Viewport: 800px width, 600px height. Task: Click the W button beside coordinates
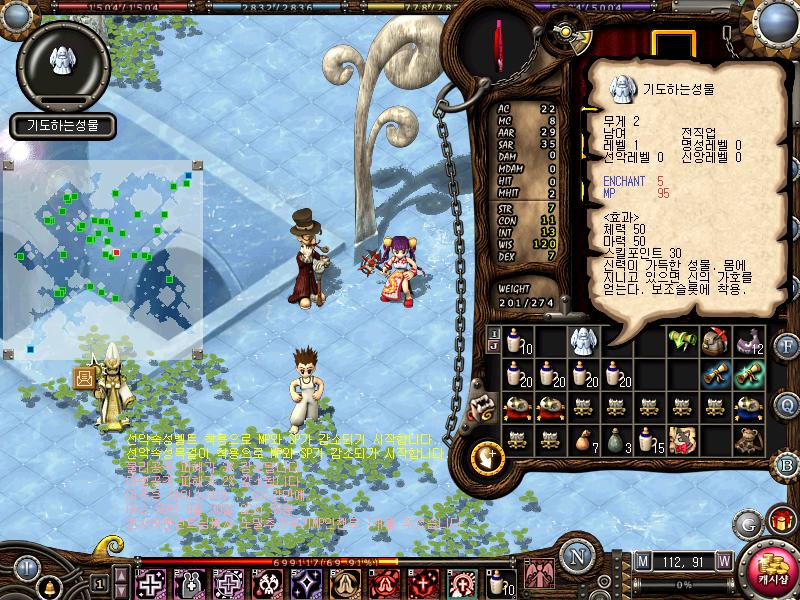(723, 559)
